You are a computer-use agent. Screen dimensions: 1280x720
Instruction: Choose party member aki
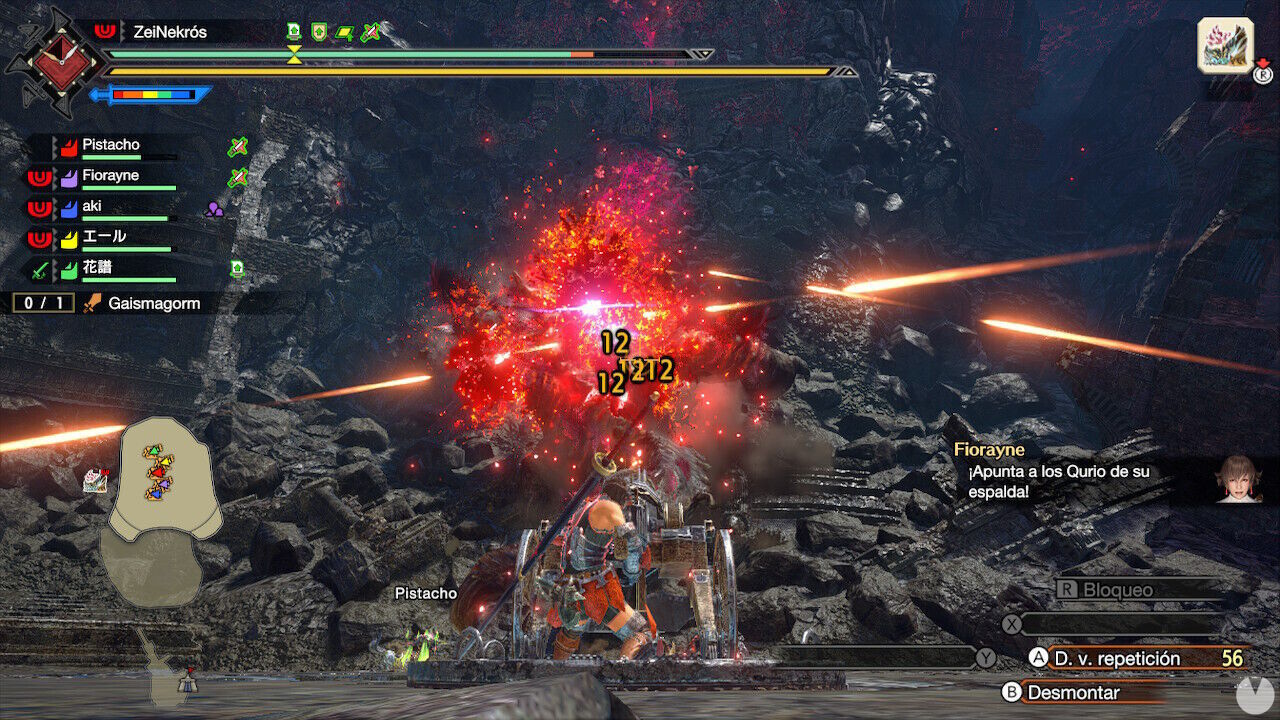(x=92, y=206)
